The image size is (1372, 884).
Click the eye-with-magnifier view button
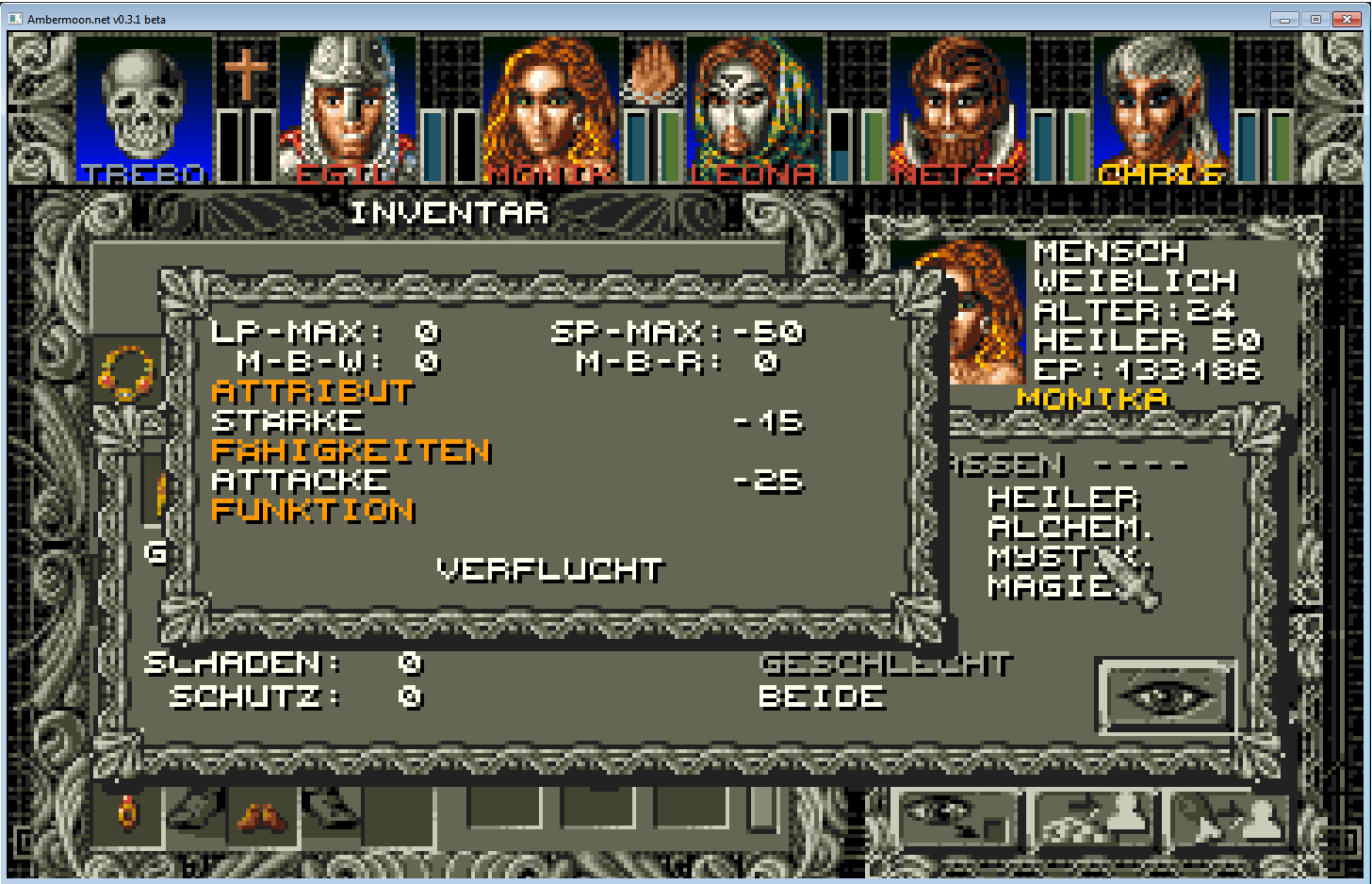(953, 818)
